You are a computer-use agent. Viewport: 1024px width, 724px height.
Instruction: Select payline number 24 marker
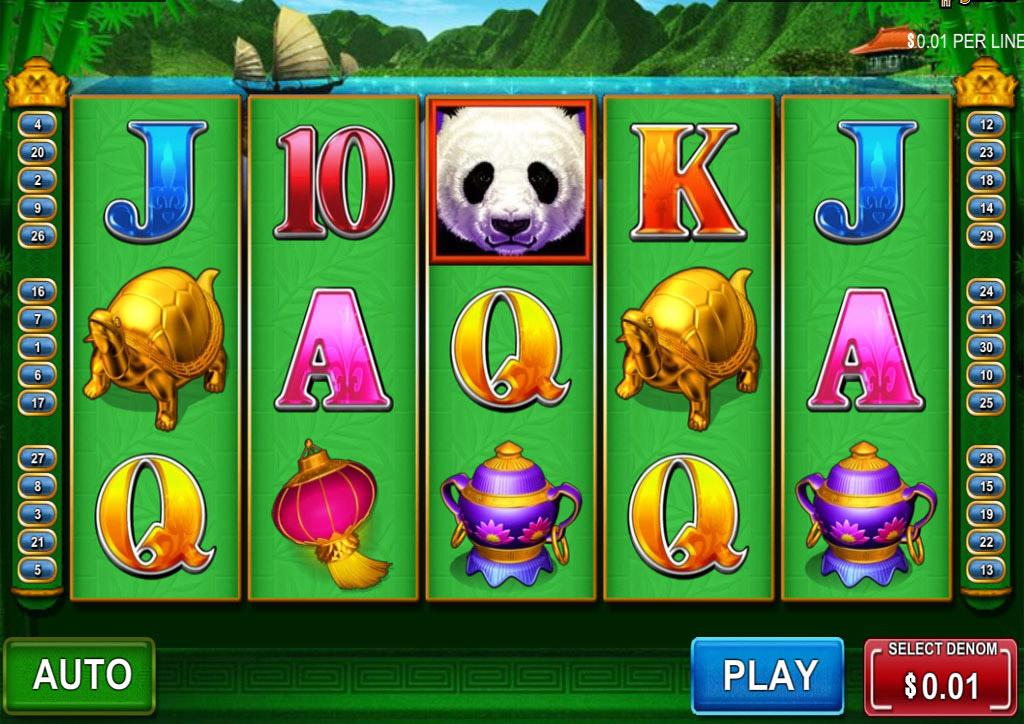(x=986, y=292)
